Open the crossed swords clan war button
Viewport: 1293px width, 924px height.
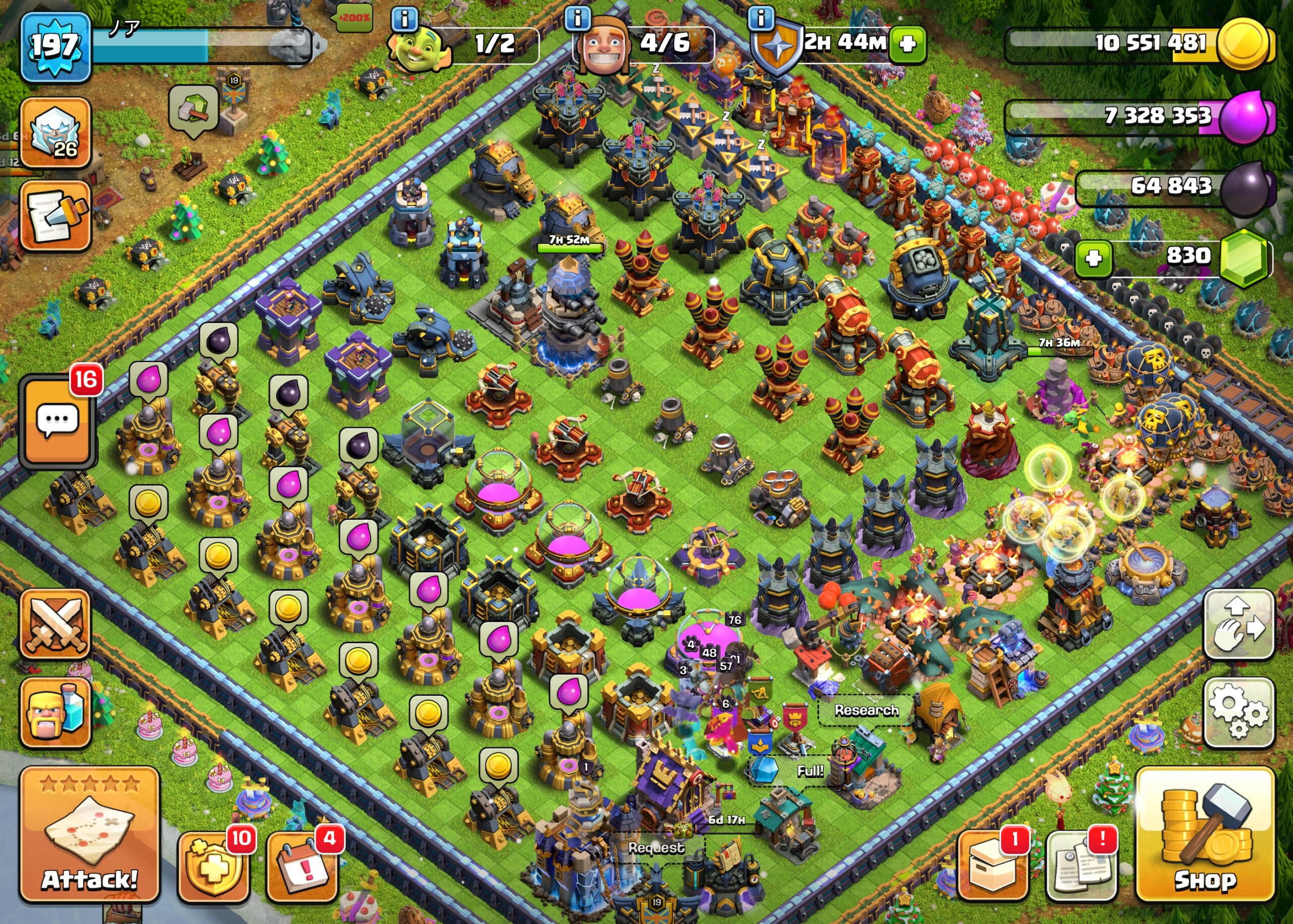[x=56, y=624]
